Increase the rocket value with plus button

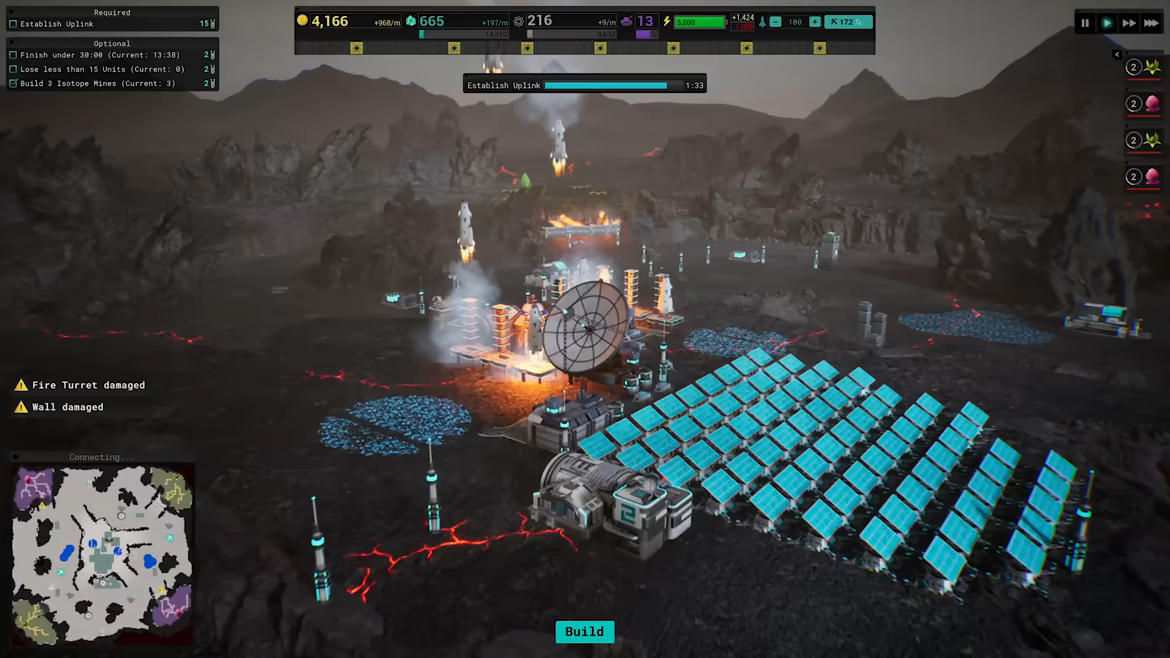pyautogui.click(x=815, y=22)
